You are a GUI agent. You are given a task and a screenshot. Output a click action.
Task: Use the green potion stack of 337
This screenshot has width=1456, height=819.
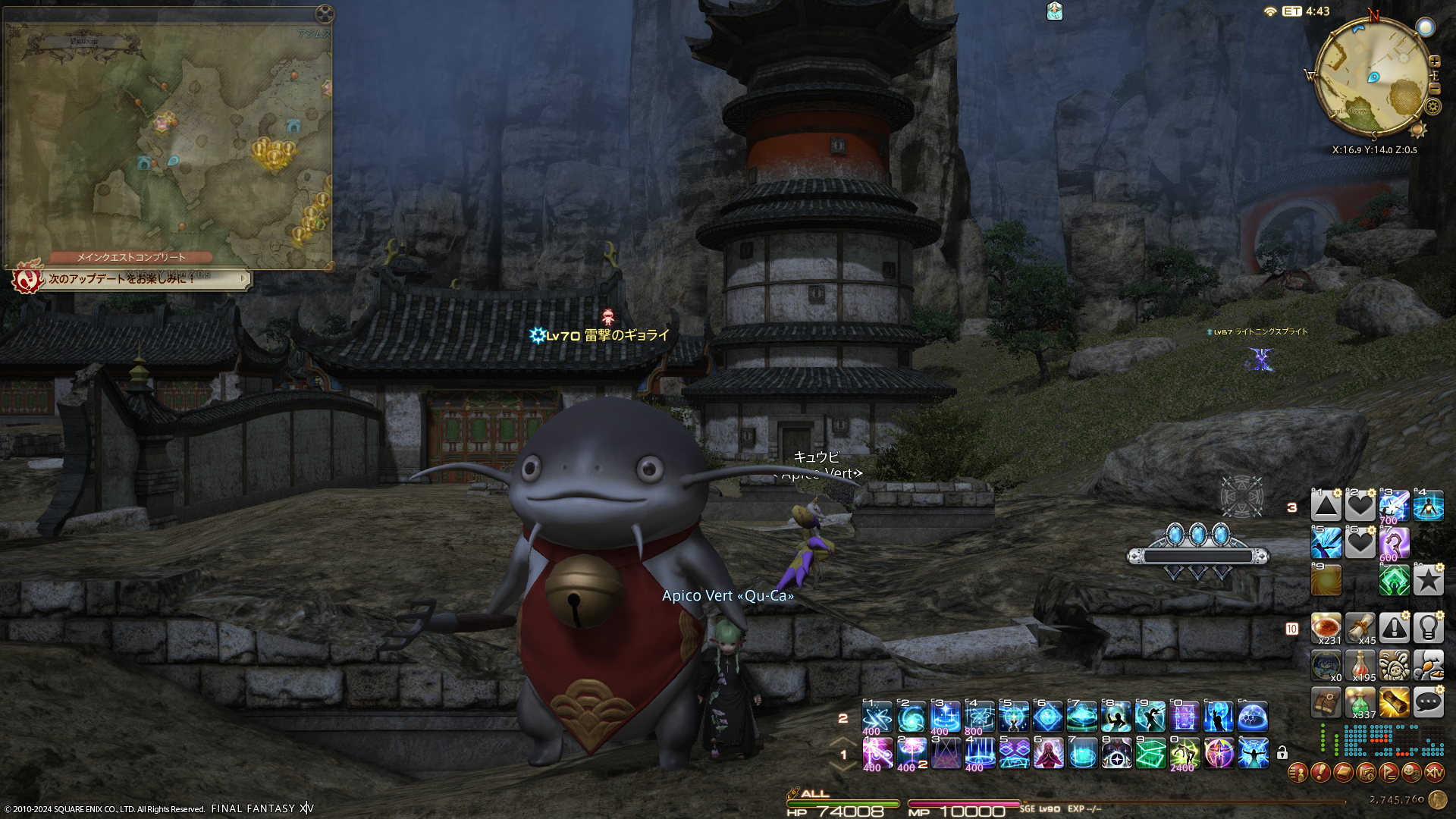tap(1360, 703)
